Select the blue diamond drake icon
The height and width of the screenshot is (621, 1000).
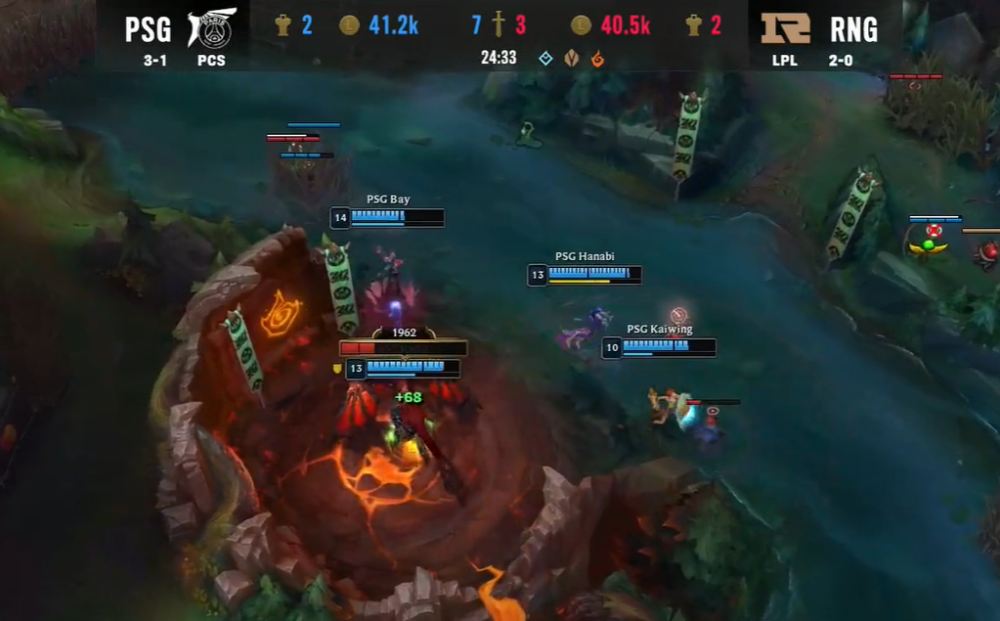[x=545, y=58]
